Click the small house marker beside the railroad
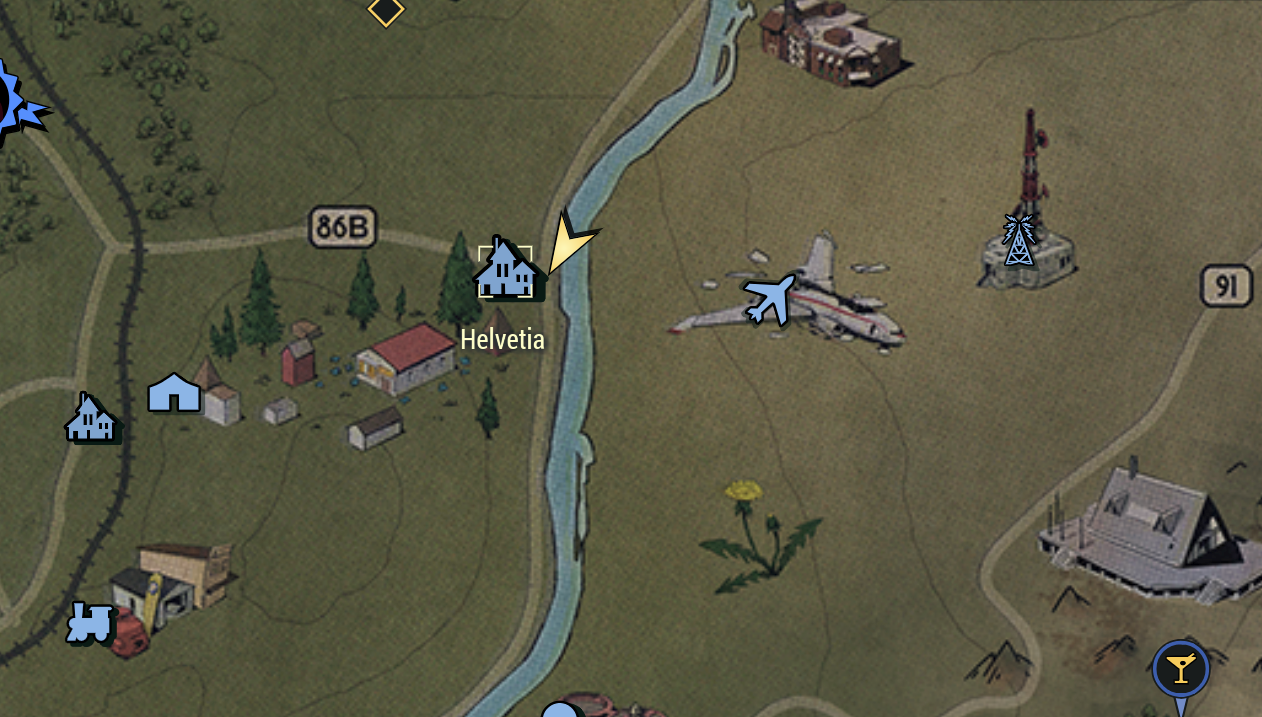The height and width of the screenshot is (717, 1262). 91,418
